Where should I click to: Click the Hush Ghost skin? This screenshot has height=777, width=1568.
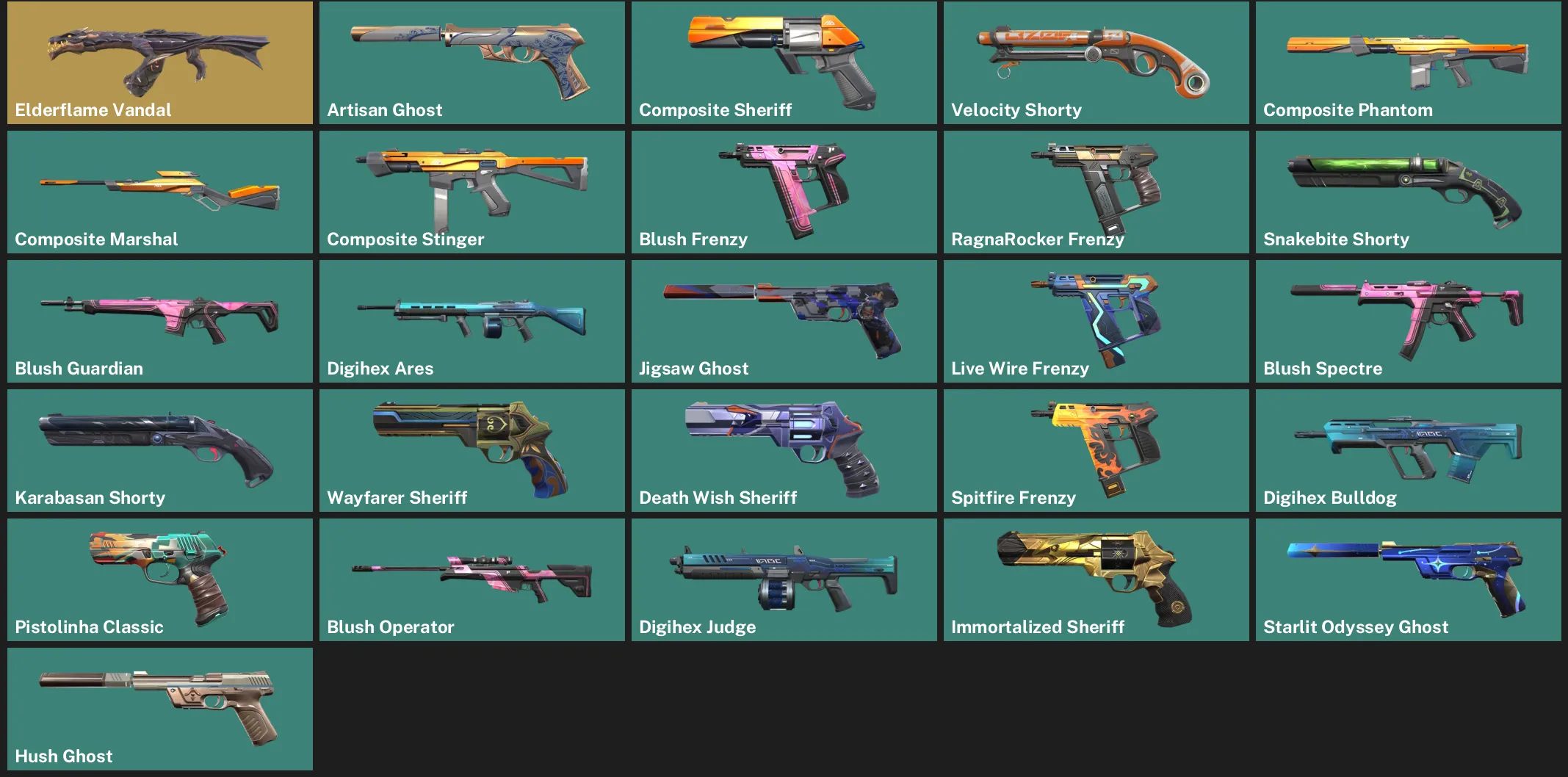tap(158, 709)
